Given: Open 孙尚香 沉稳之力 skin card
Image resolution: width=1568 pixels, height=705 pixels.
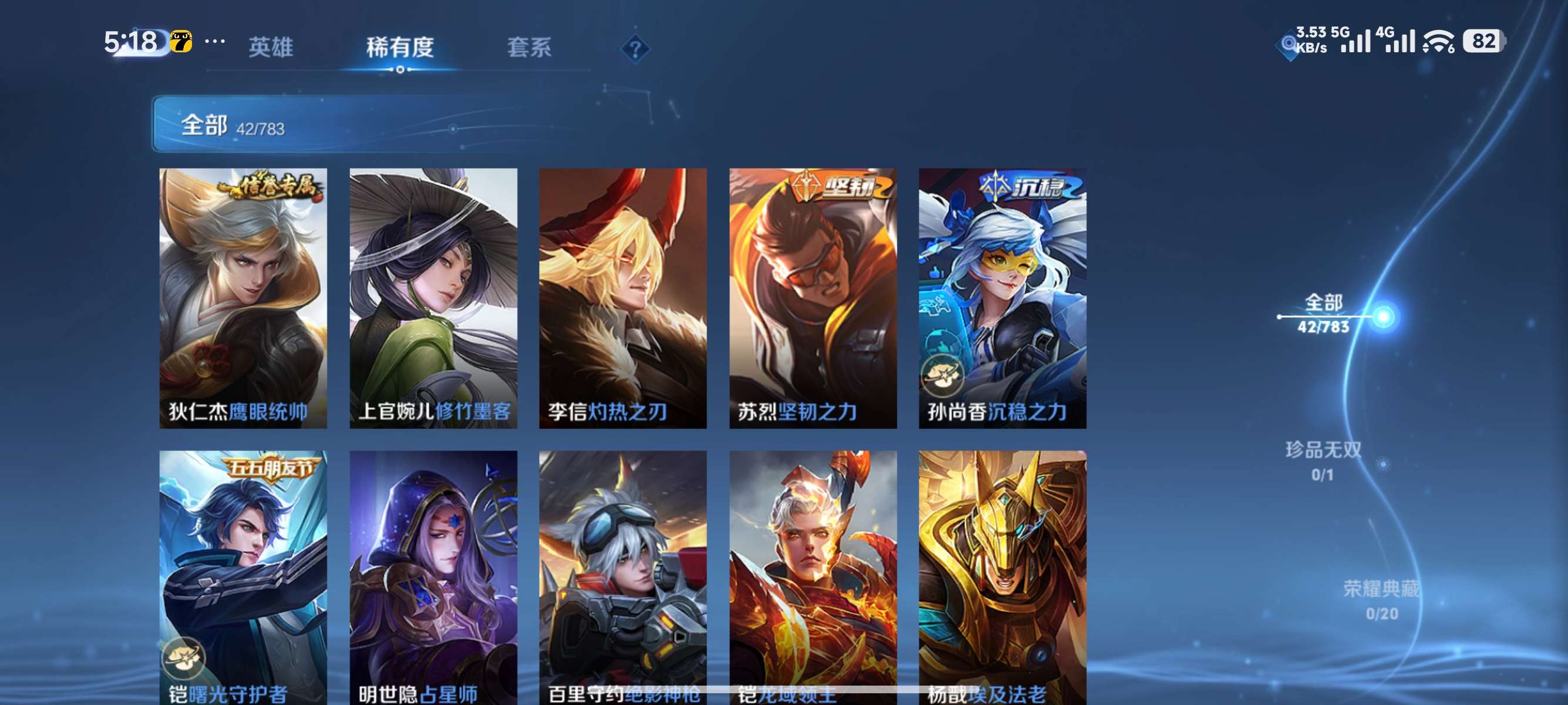Looking at the screenshot, I should click(1002, 298).
